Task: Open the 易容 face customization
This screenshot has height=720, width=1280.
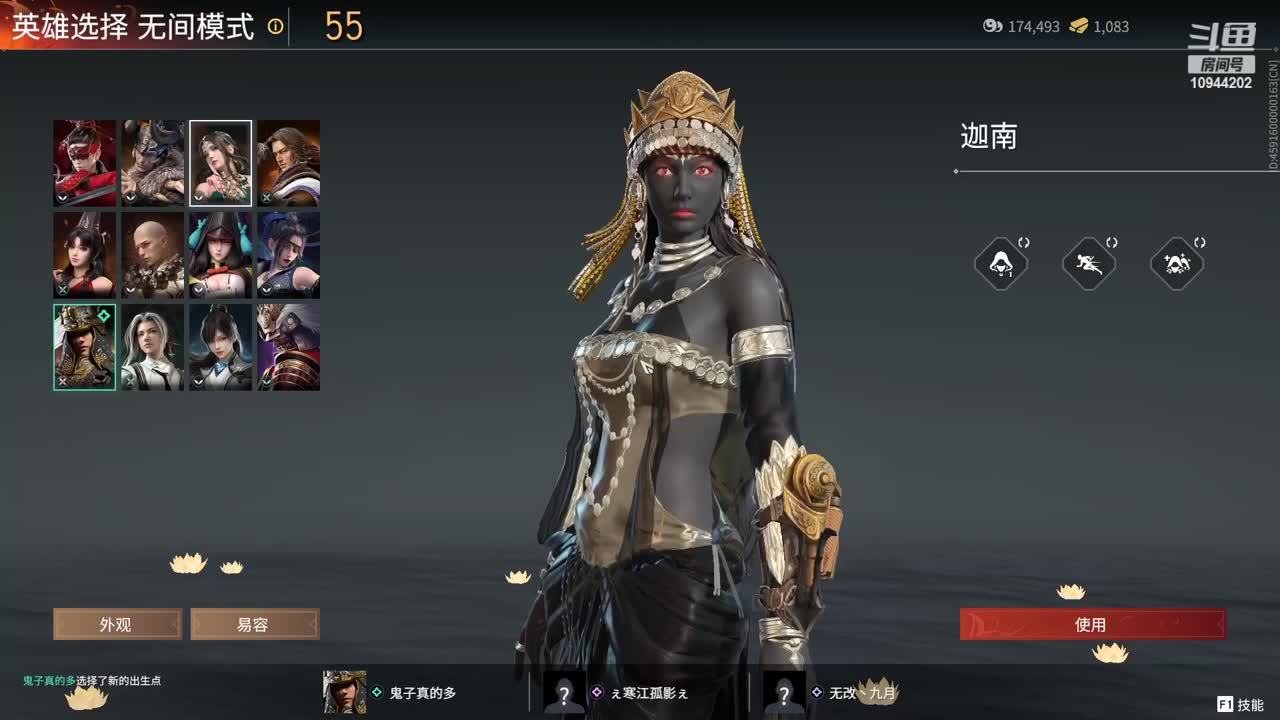Action: coord(254,625)
